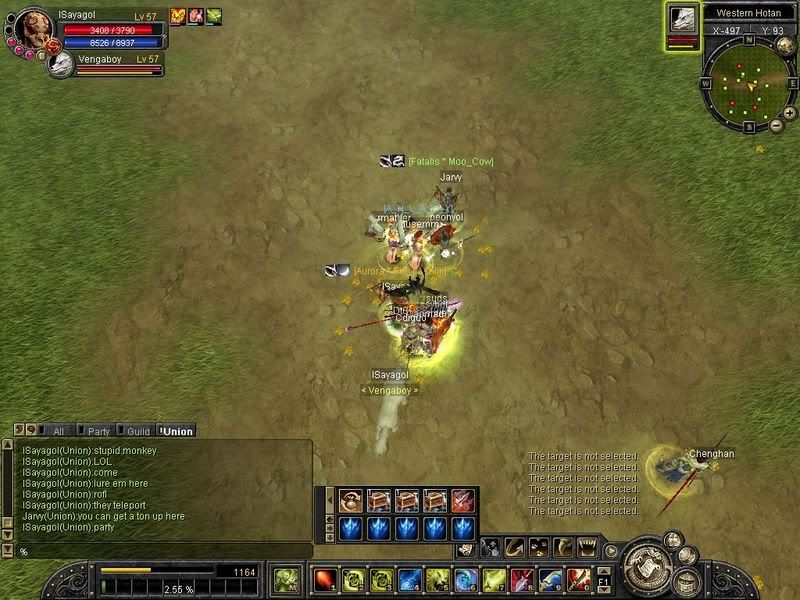The width and height of the screenshot is (800, 600).
Task: Open the Guild chat tab
Action: point(137,431)
